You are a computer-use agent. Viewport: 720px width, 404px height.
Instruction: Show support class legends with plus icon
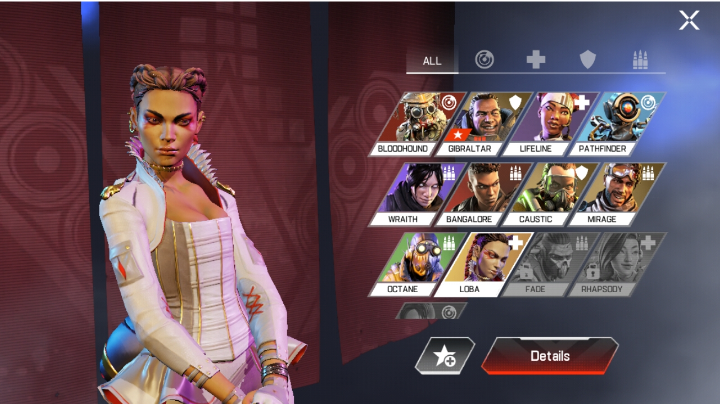coord(536,60)
